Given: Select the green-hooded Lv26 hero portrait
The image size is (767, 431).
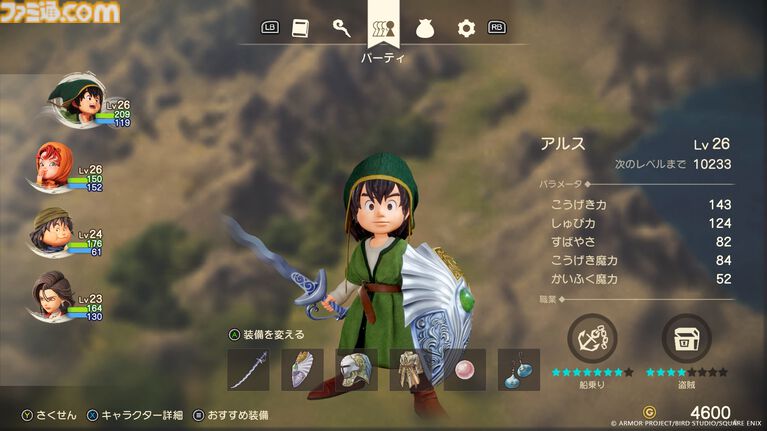Looking at the screenshot, I should click(72, 101).
